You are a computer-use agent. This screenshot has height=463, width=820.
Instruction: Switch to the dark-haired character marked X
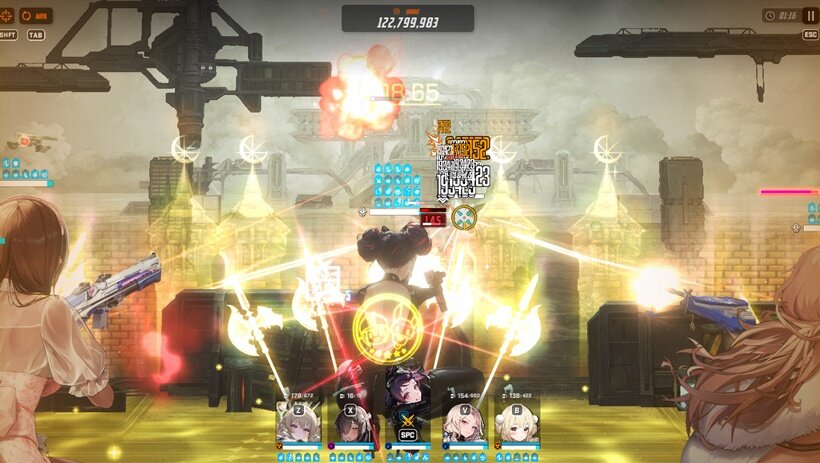[x=351, y=423]
